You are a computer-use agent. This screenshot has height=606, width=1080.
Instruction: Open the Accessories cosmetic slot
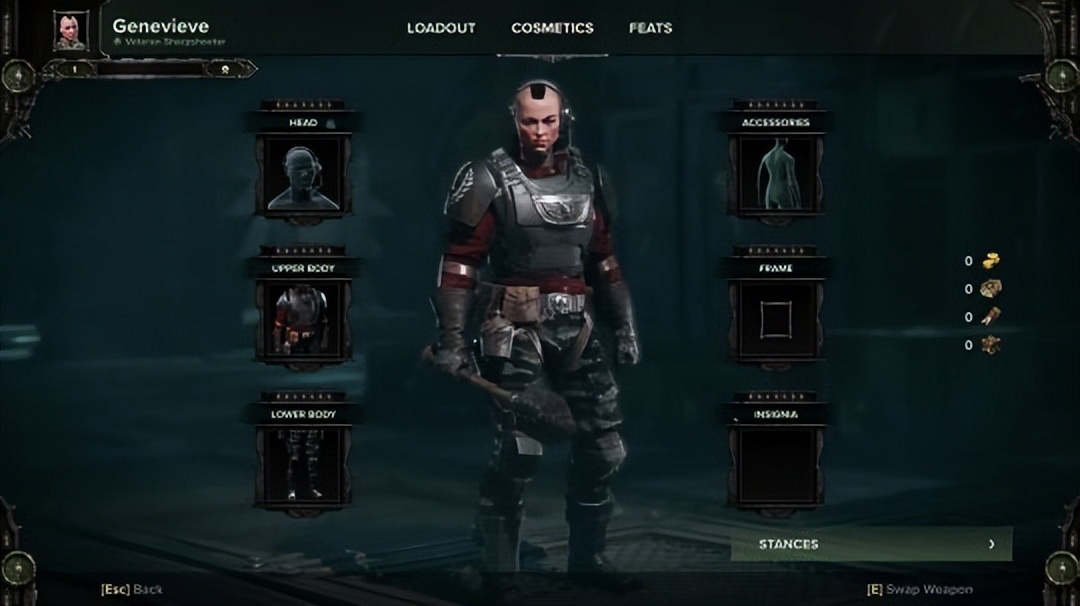click(x=776, y=176)
